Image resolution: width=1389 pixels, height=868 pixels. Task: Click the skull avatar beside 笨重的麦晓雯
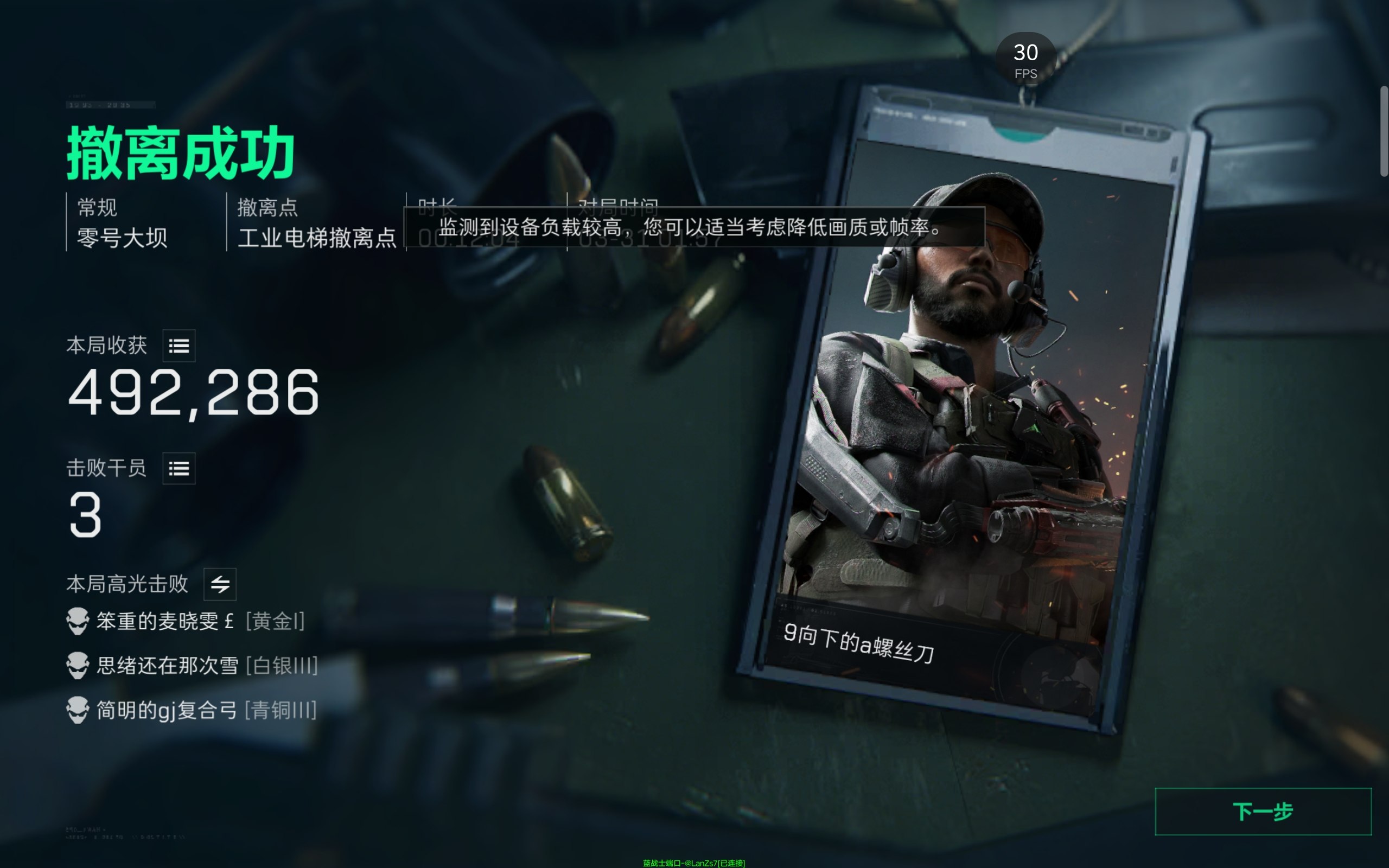[78, 621]
